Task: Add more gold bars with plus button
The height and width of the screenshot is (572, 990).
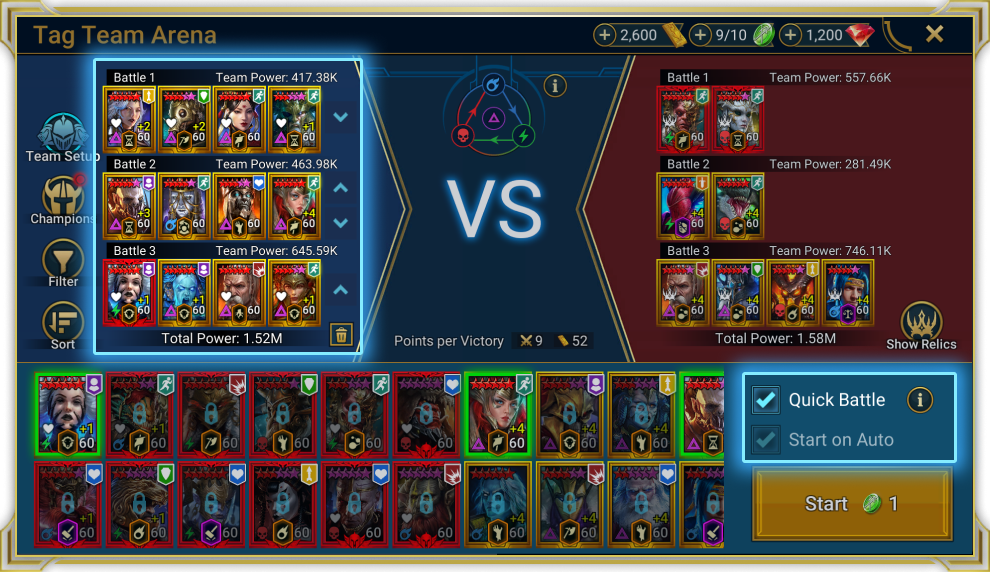Action: tap(605, 35)
